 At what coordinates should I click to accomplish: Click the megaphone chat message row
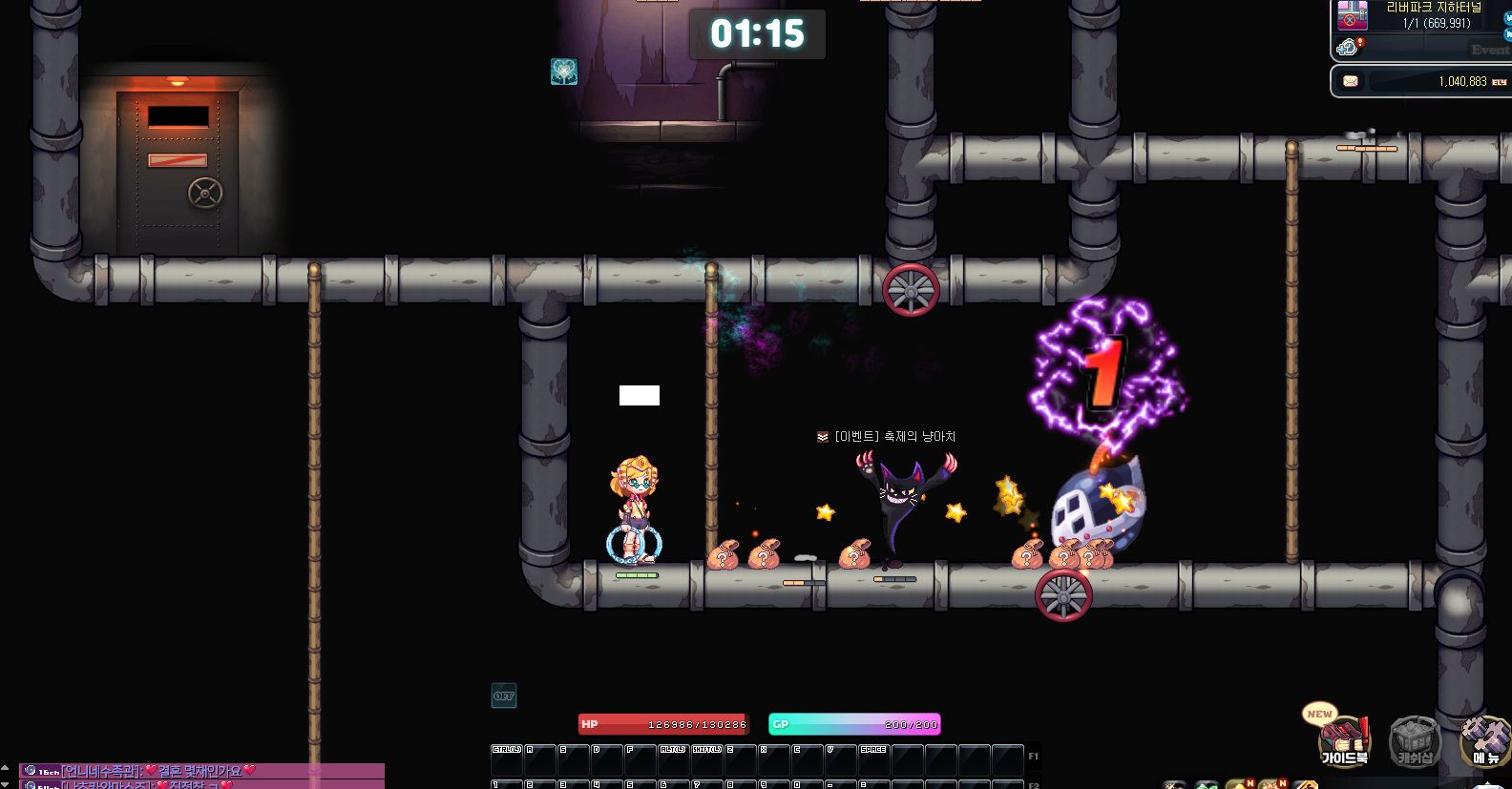[202, 771]
